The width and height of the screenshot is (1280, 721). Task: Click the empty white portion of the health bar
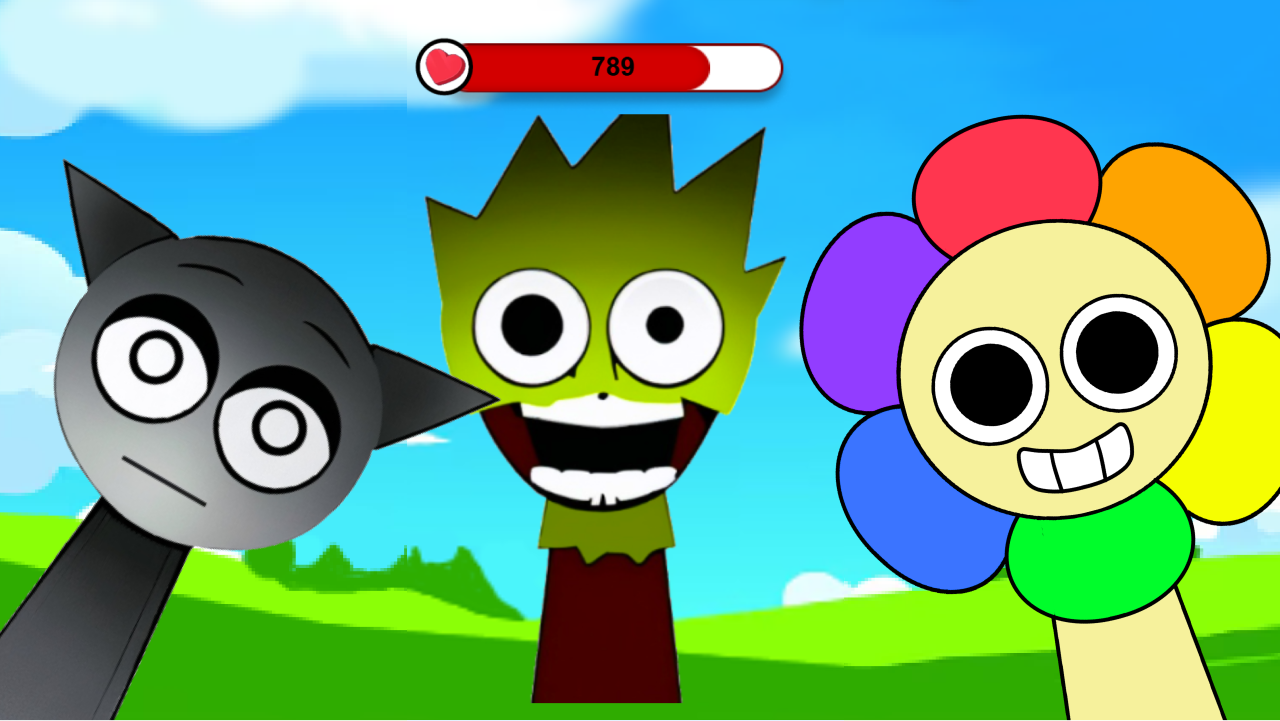[743, 66]
